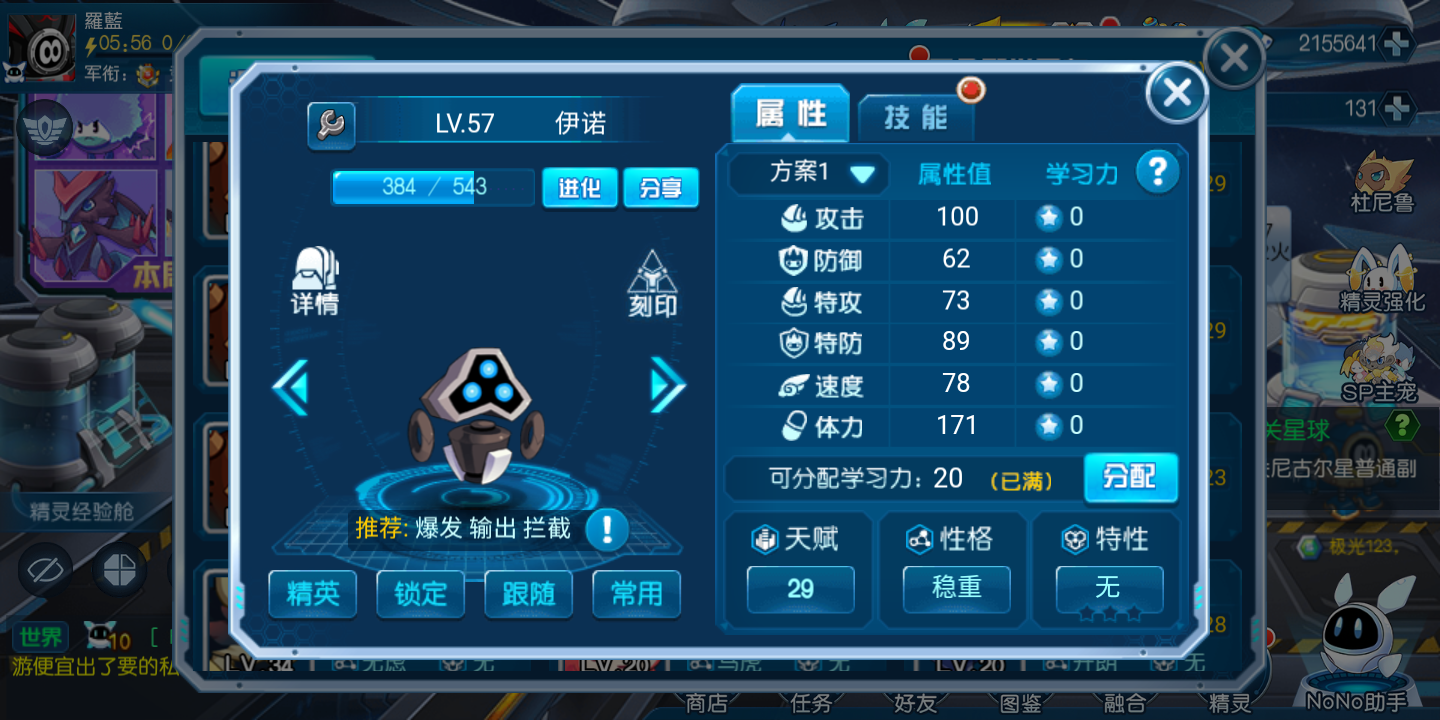
Task: Show the next spirit with right arrow
Action: (x=667, y=385)
